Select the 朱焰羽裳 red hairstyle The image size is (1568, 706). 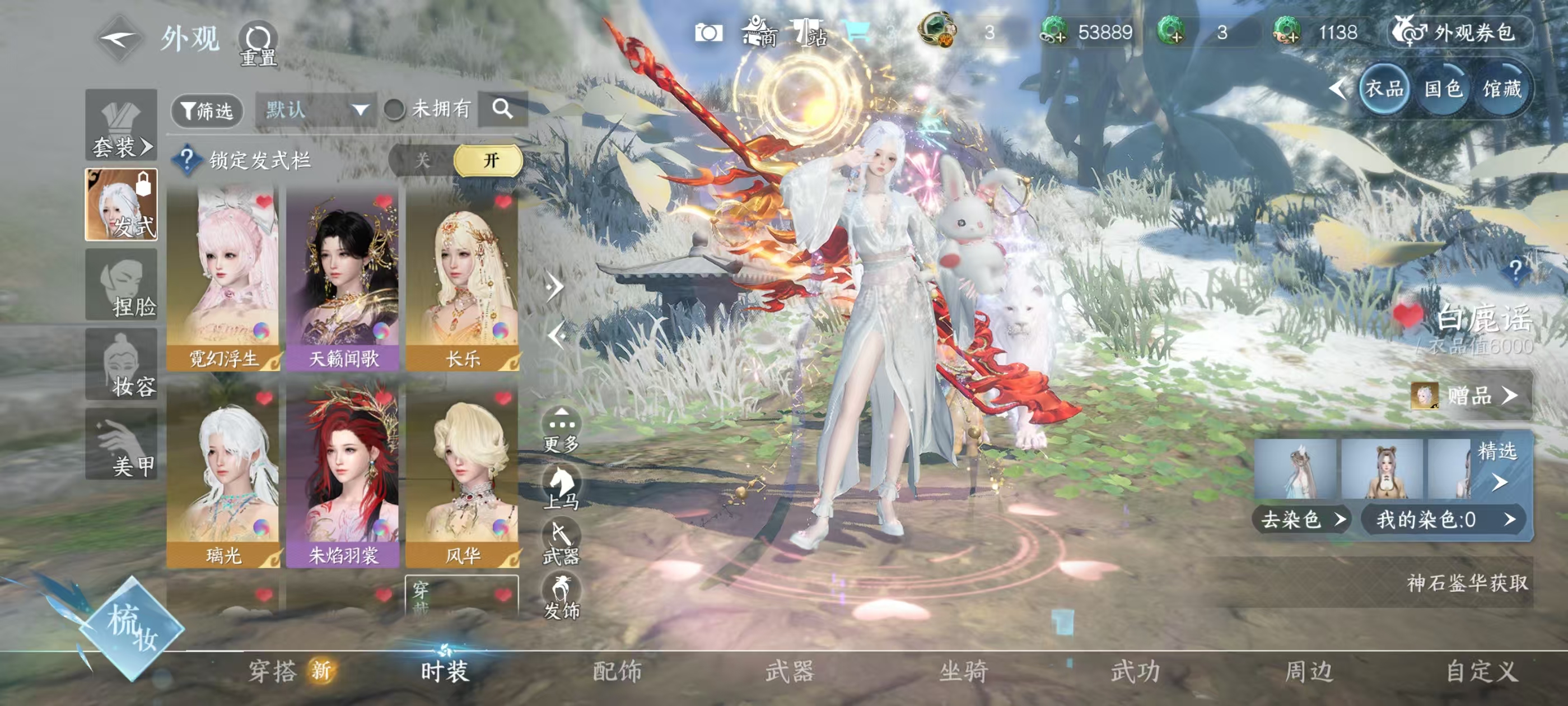point(342,475)
